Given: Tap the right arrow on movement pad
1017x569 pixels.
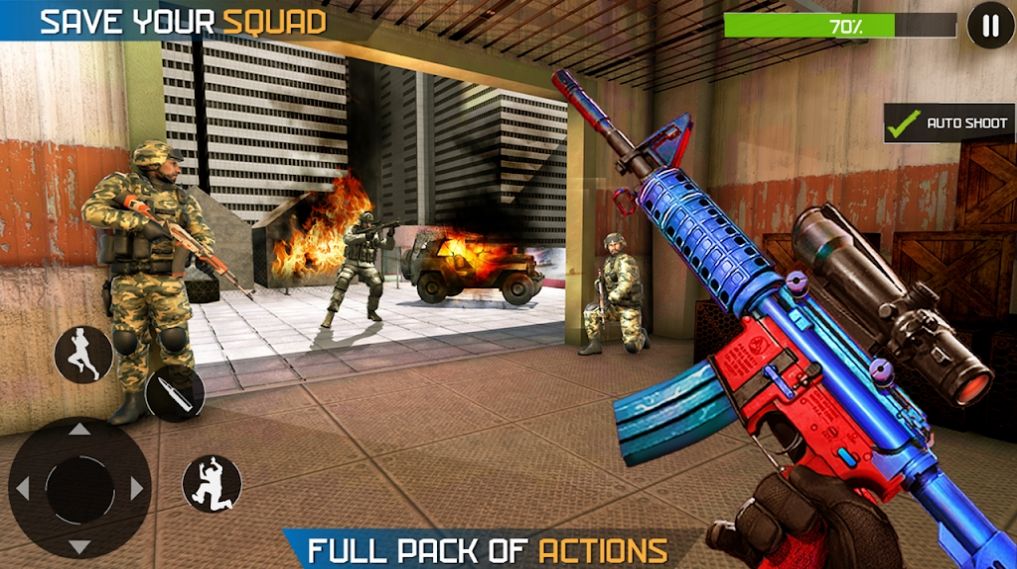Looking at the screenshot, I should coord(137,488).
